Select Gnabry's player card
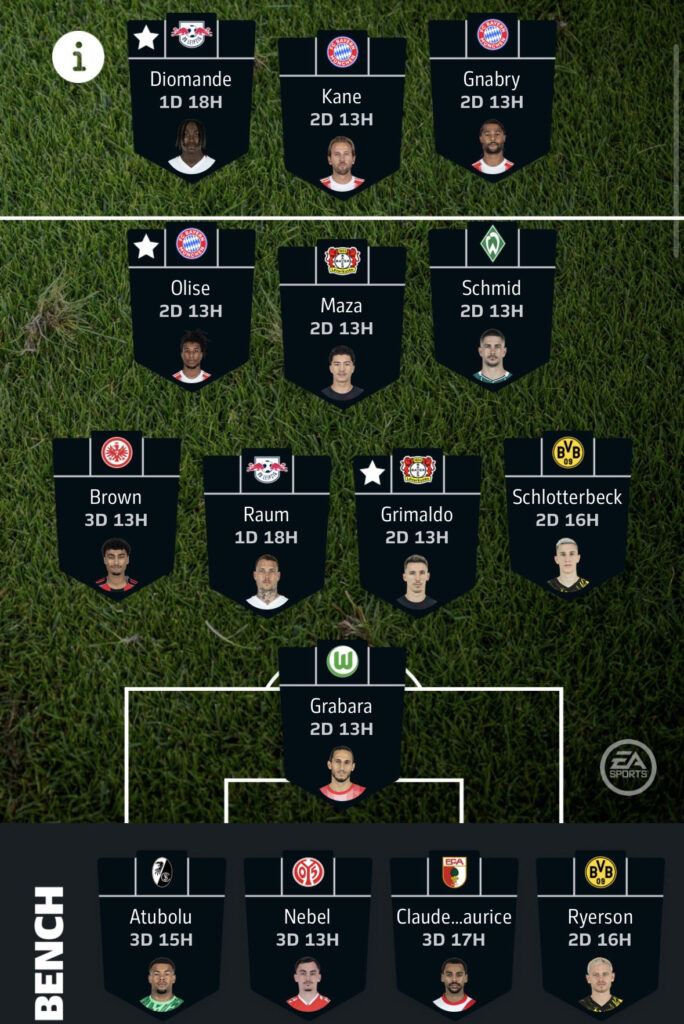This screenshot has height=1024, width=684. [x=492, y=100]
